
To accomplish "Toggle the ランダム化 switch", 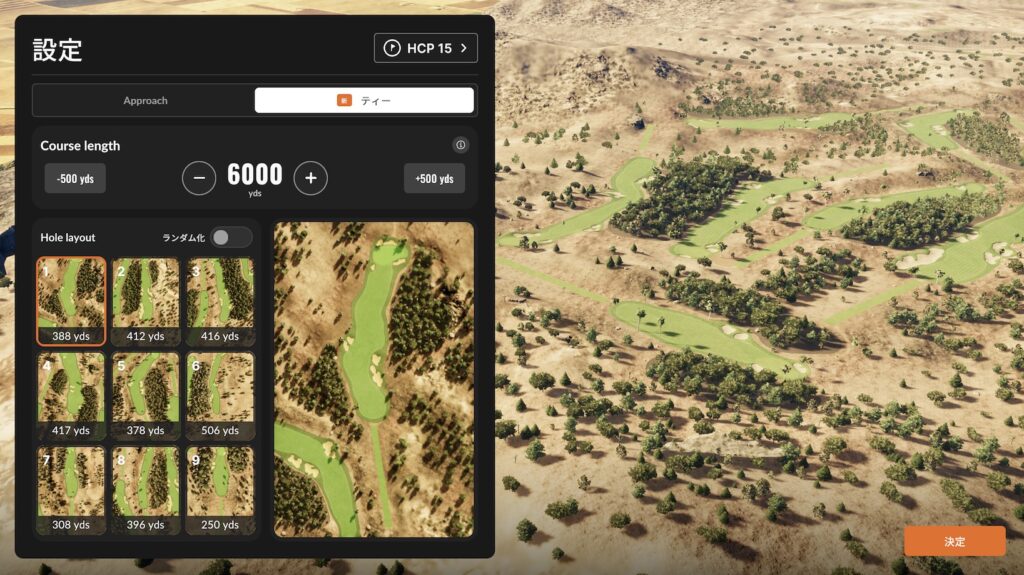I will pyautogui.click(x=231, y=237).
